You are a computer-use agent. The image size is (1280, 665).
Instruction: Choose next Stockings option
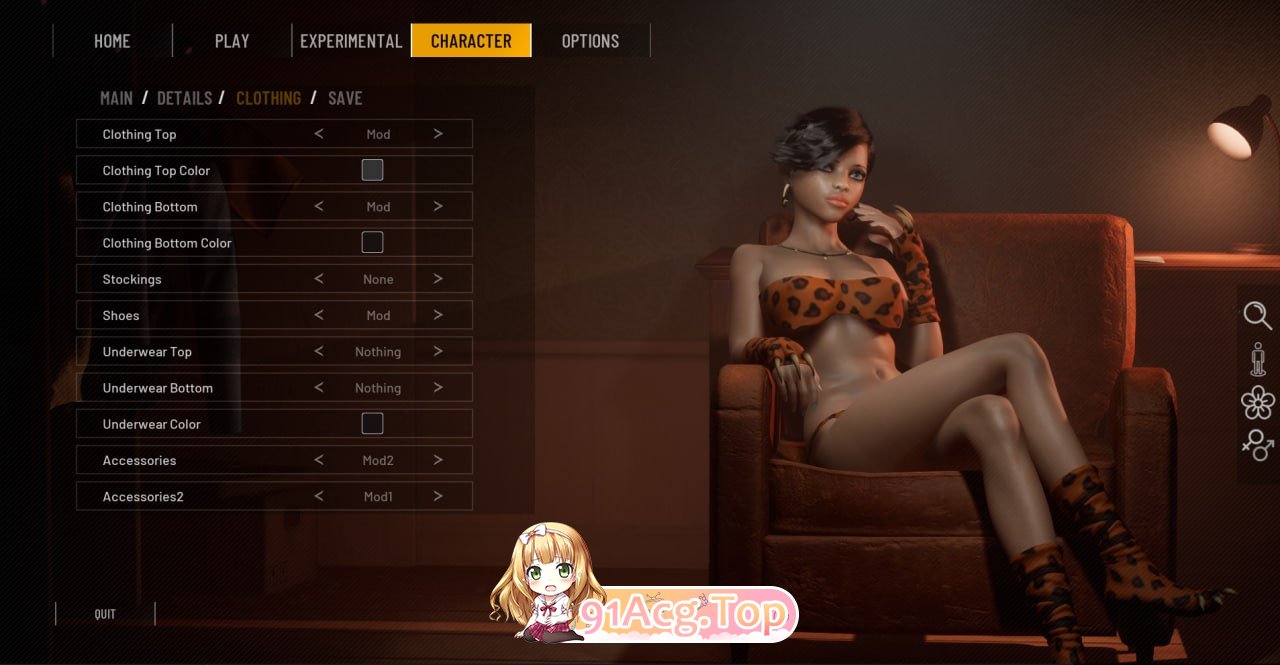(438, 279)
